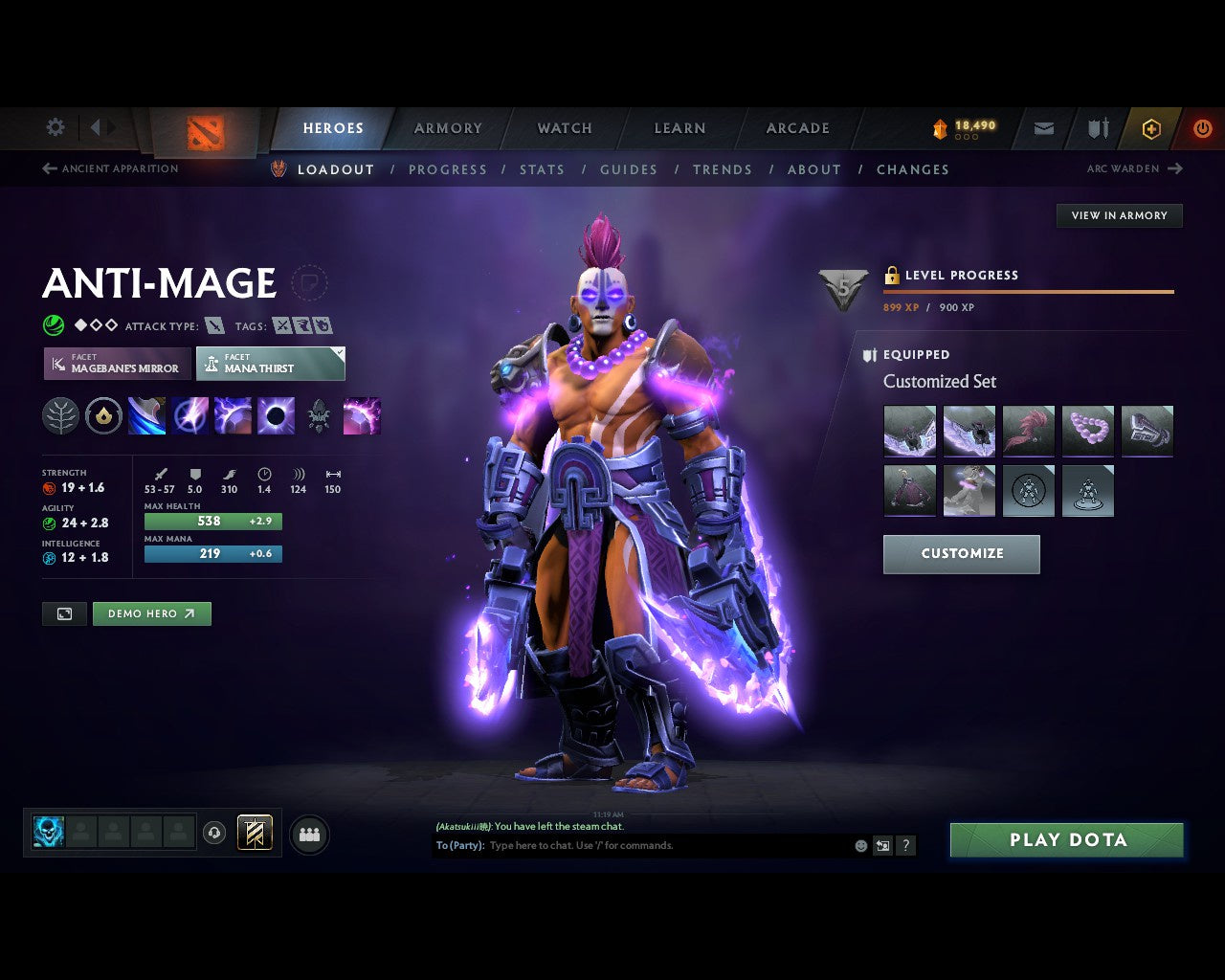Viewport: 1225px width, 980px height.
Task: Select the Mana Break ability icon
Action: (x=146, y=415)
